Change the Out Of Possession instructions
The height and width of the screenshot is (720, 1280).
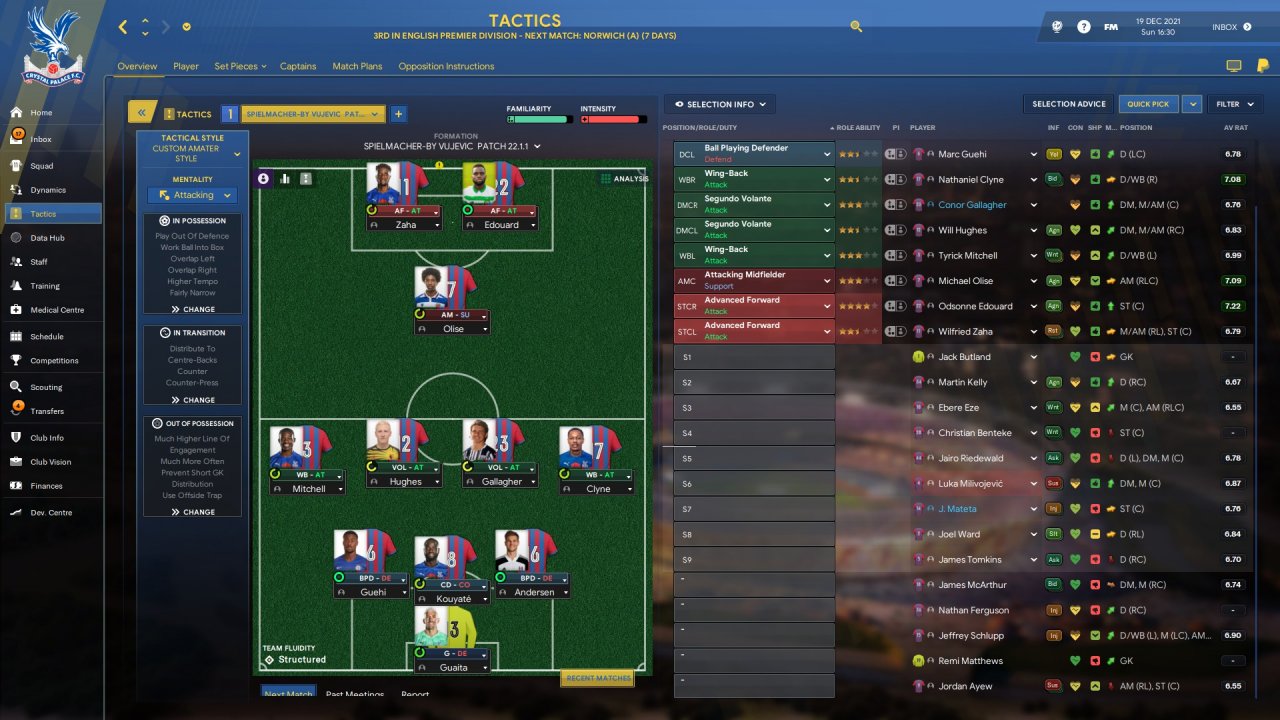point(192,512)
